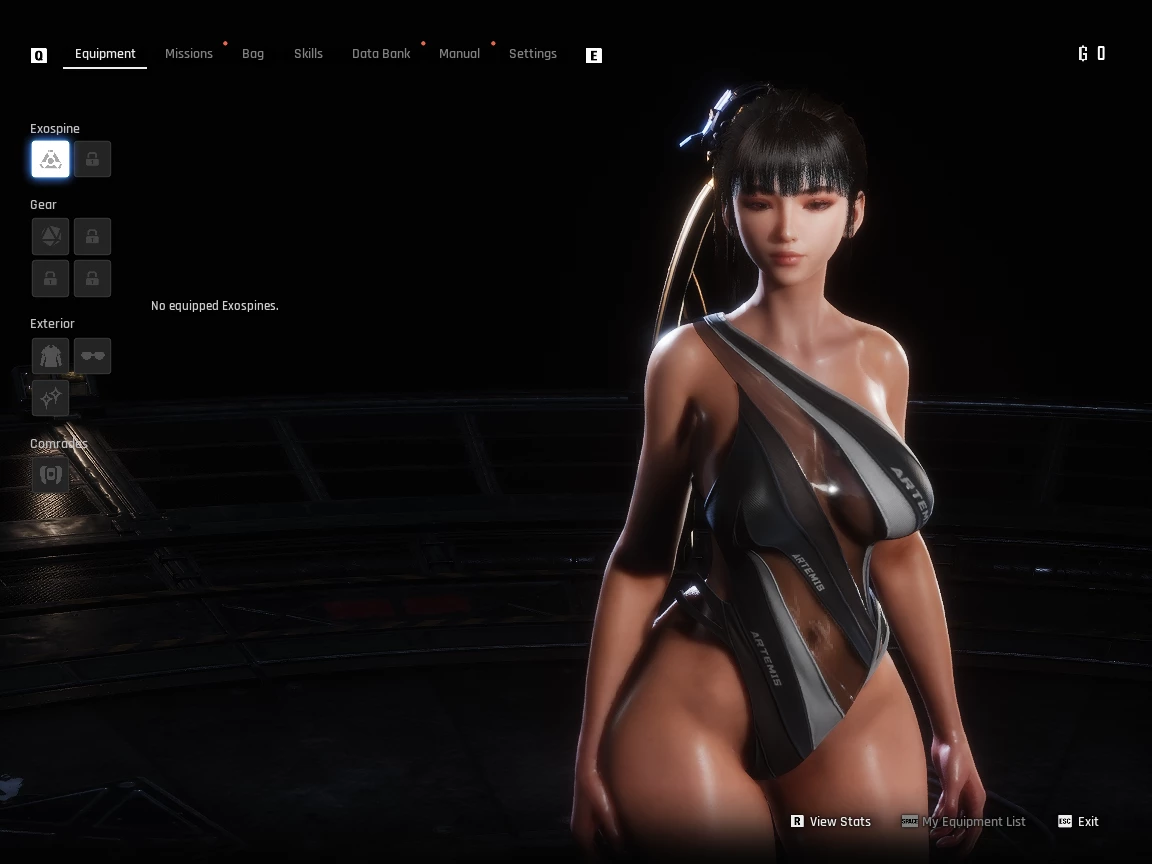Open the Data Bank tab
This screenshot has height=864, width=1152.
[381, 54]
